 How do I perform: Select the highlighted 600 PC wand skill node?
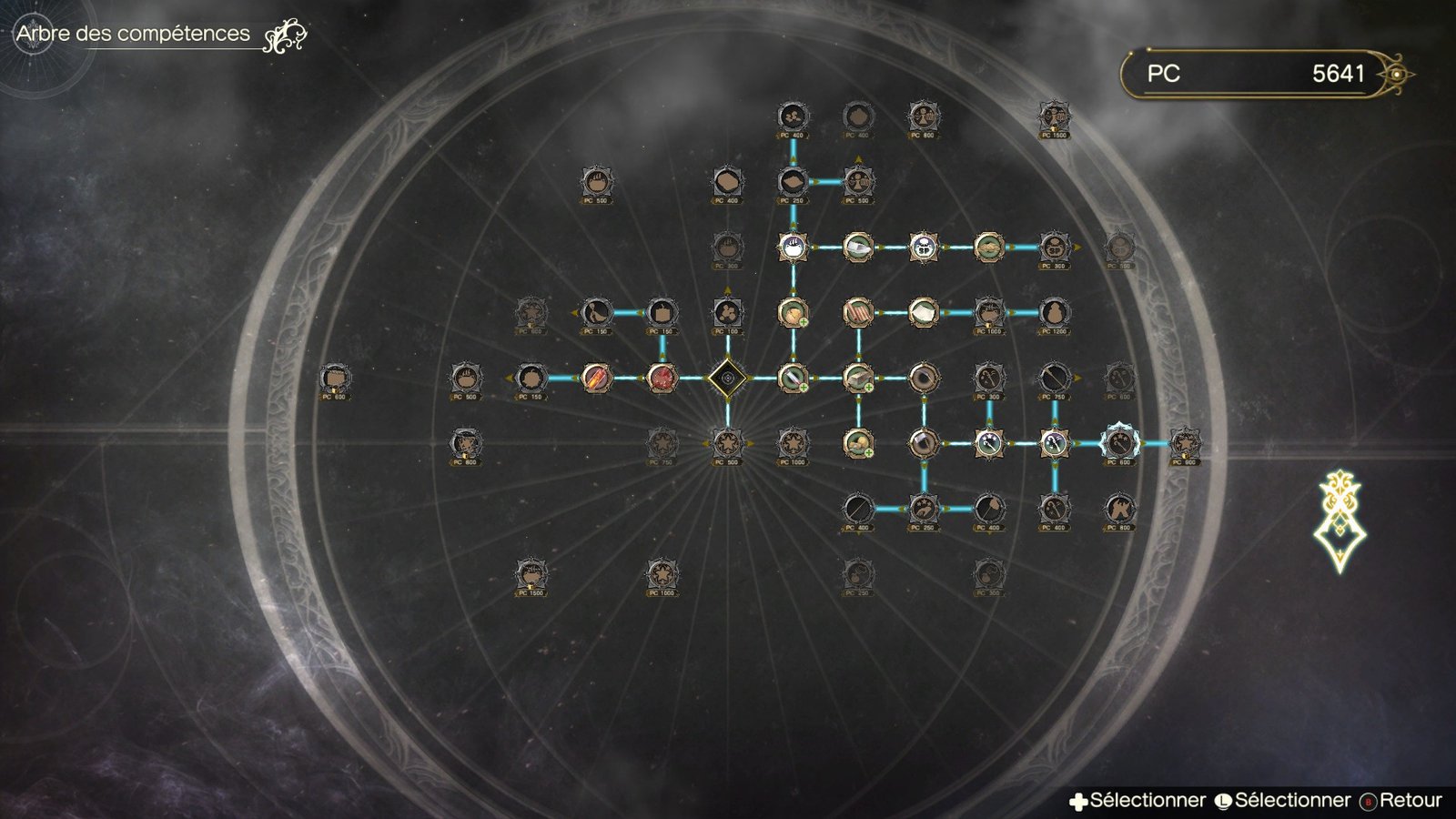pyautogui.click(x=1118, y=443)
